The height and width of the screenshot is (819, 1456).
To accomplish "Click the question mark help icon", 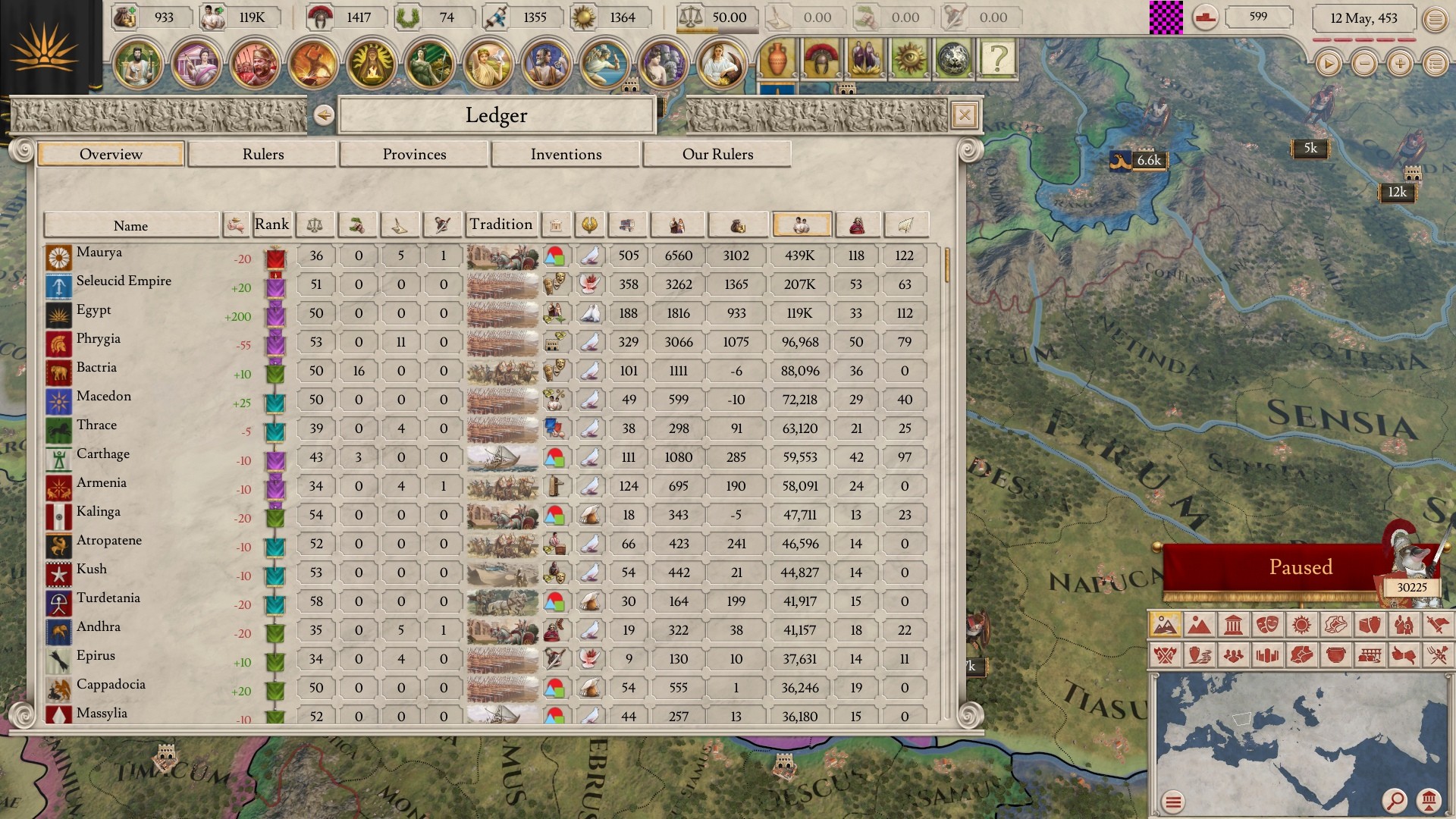I will pyautogui.click(x=998, y=58).
